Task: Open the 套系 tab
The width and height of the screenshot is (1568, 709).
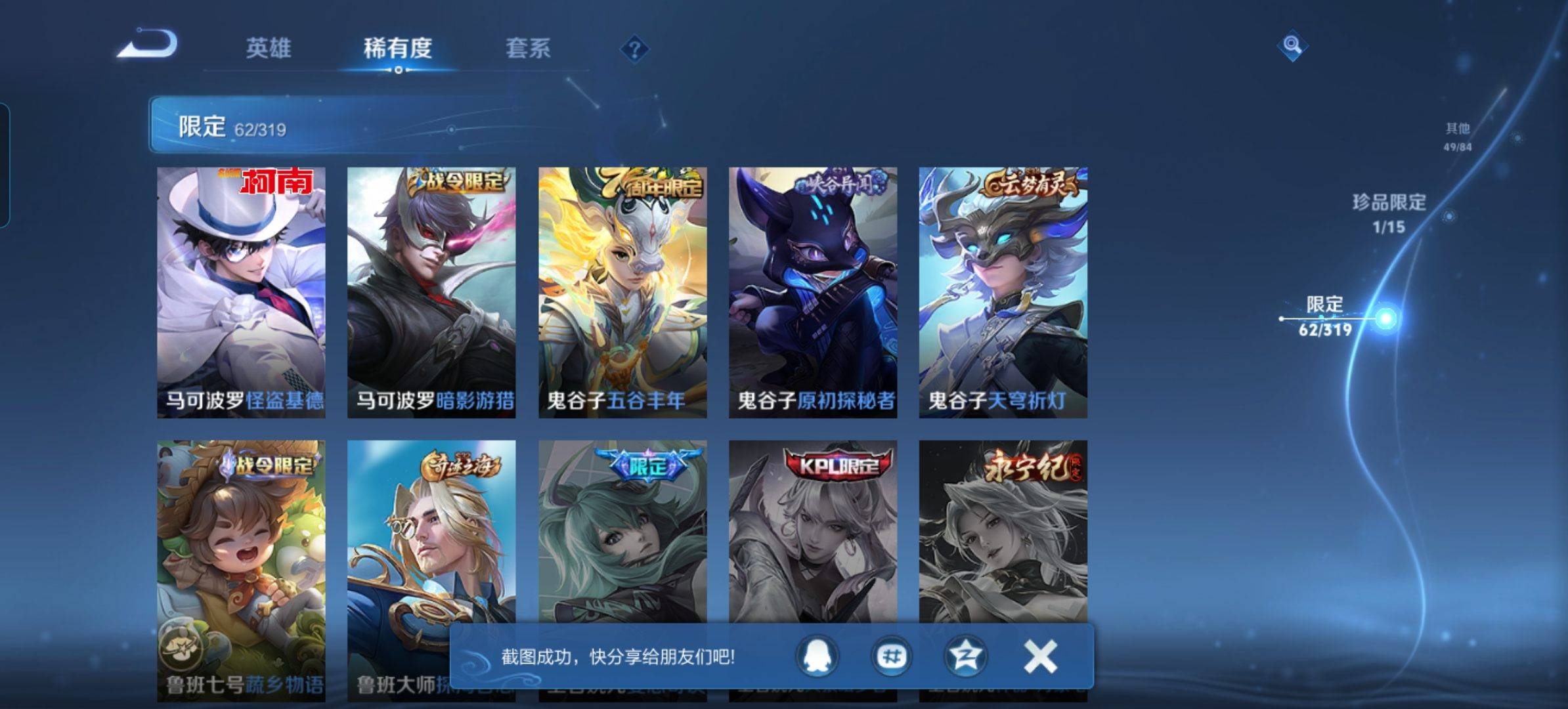Action: click(x=528, y=48)
